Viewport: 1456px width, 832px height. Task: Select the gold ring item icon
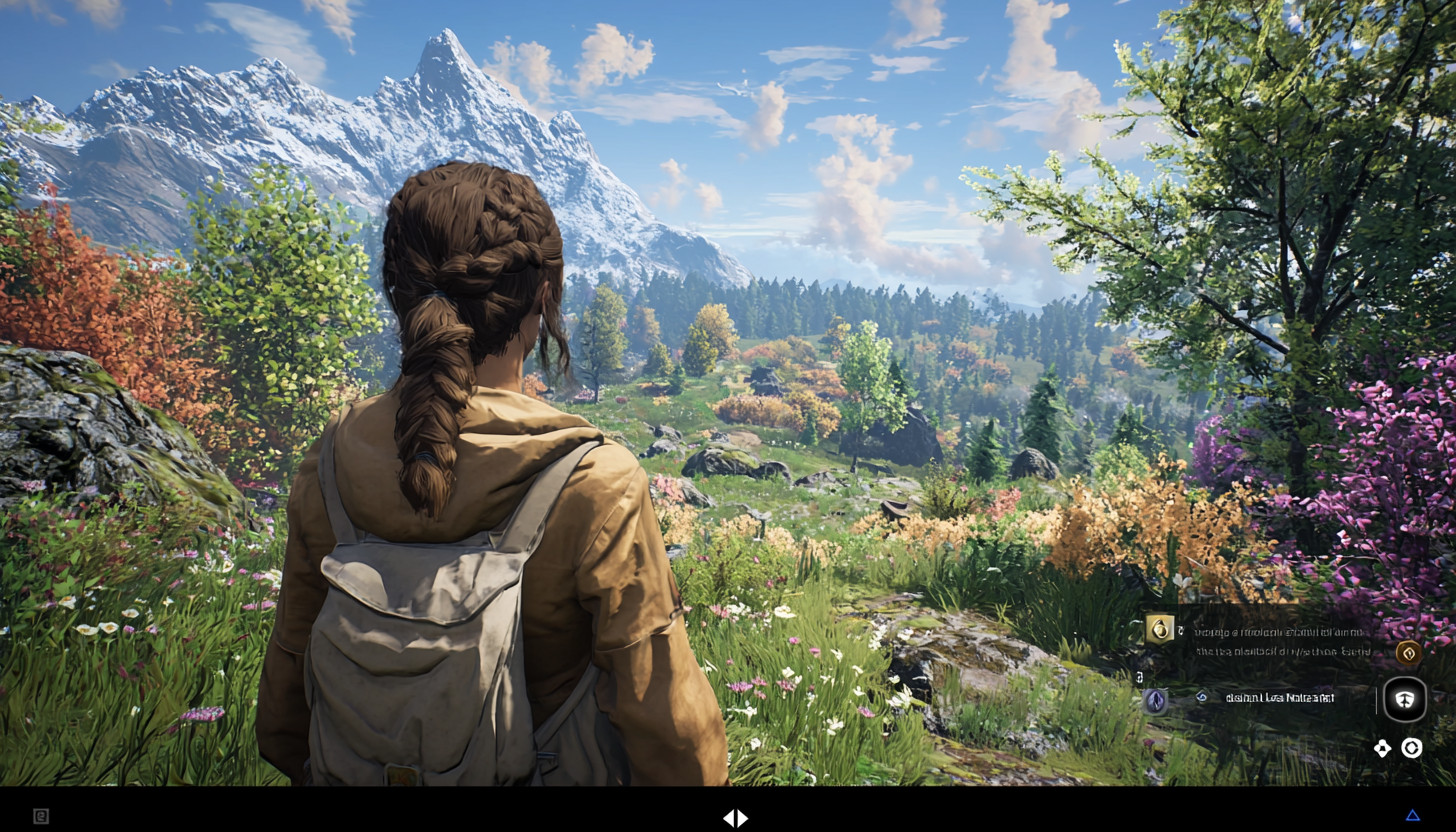pos(1159,629)
